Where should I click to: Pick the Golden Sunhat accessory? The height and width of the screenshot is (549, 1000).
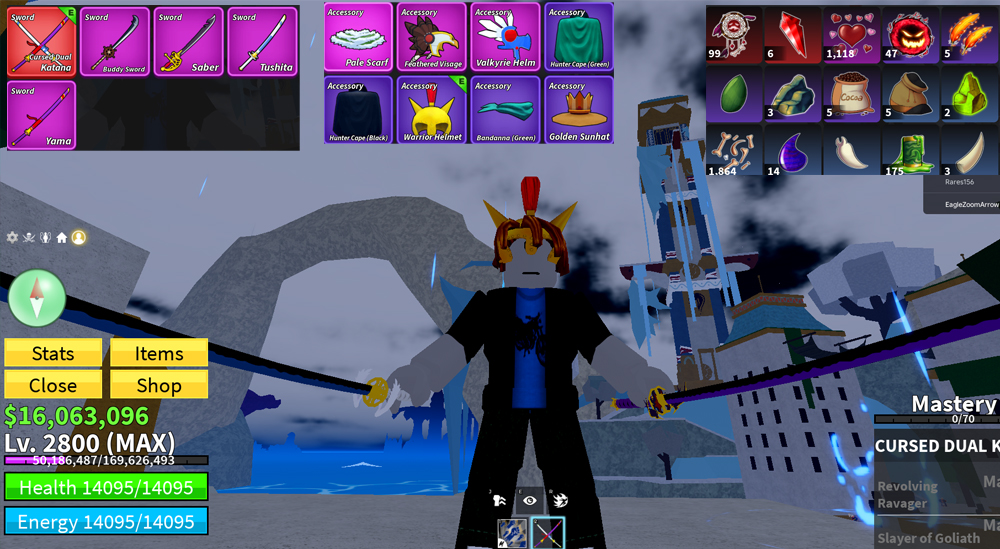click(x=579, y=110)
